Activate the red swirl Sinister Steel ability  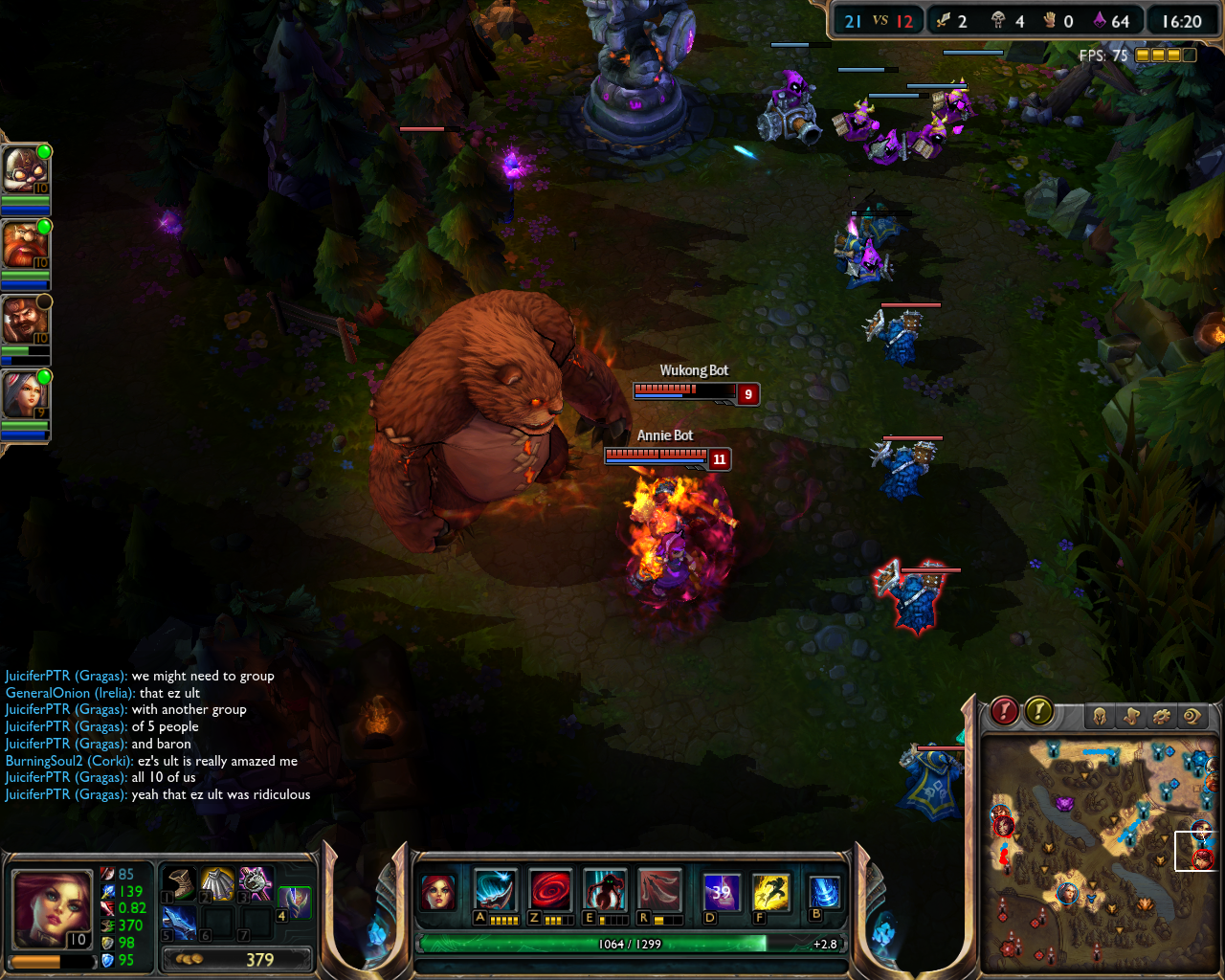(551, 891)
